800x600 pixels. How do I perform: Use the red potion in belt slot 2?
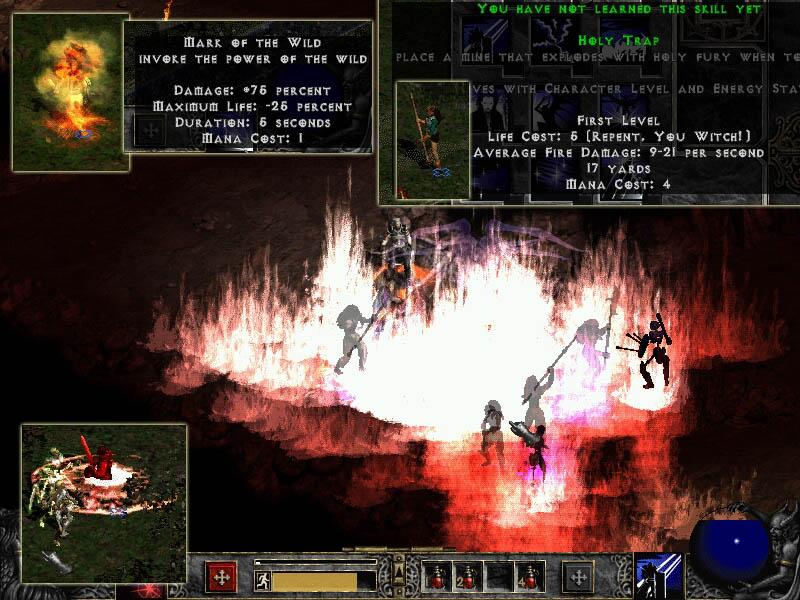pyautogui.click(x=468, y=576)
